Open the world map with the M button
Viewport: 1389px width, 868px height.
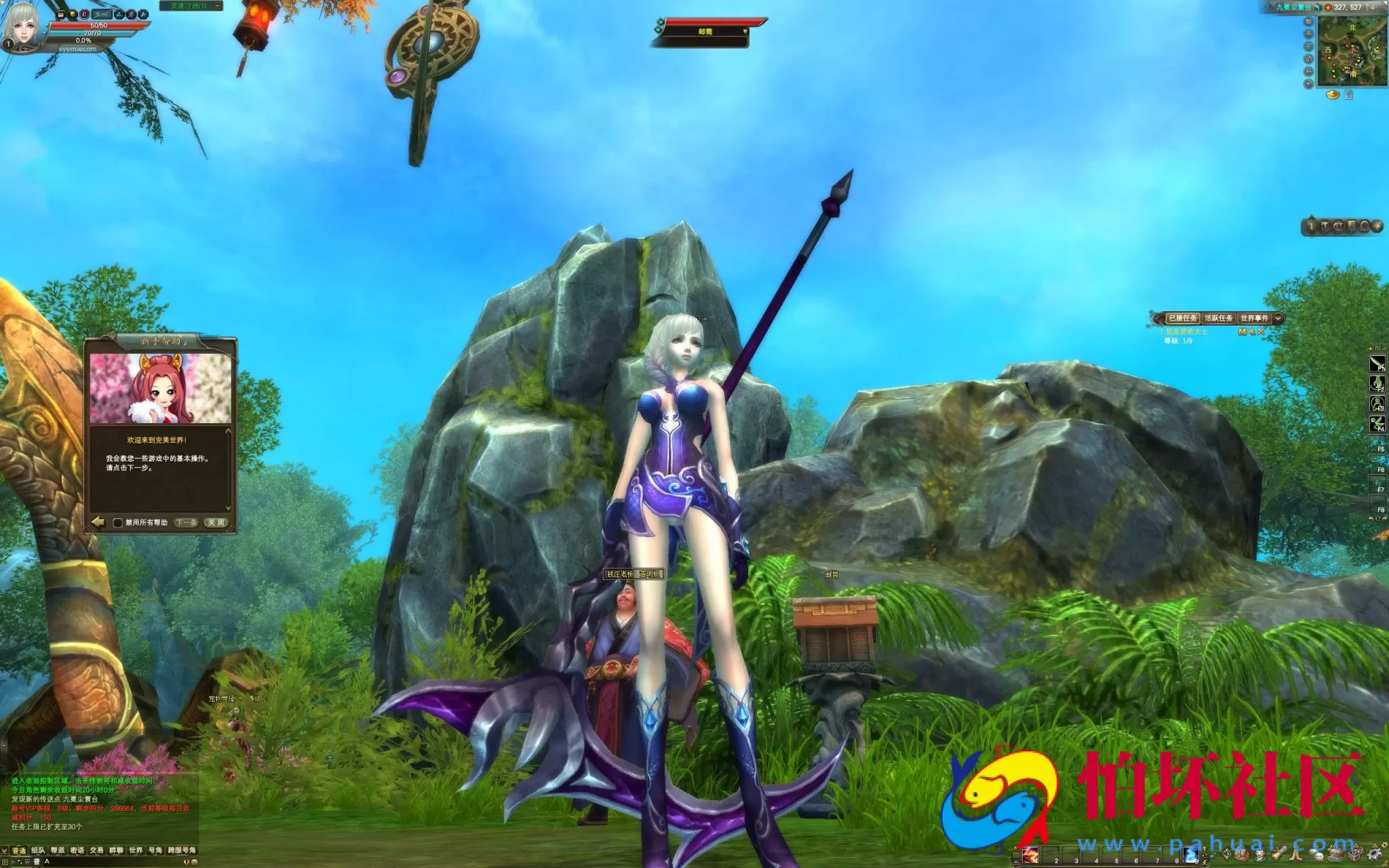[x=1308, y=71]
